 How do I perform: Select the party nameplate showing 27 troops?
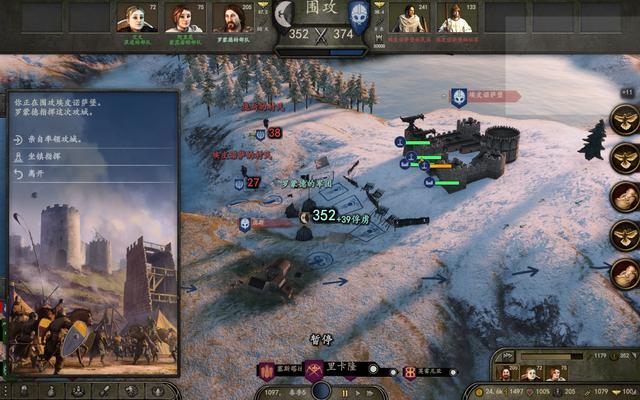click(248, 183)
